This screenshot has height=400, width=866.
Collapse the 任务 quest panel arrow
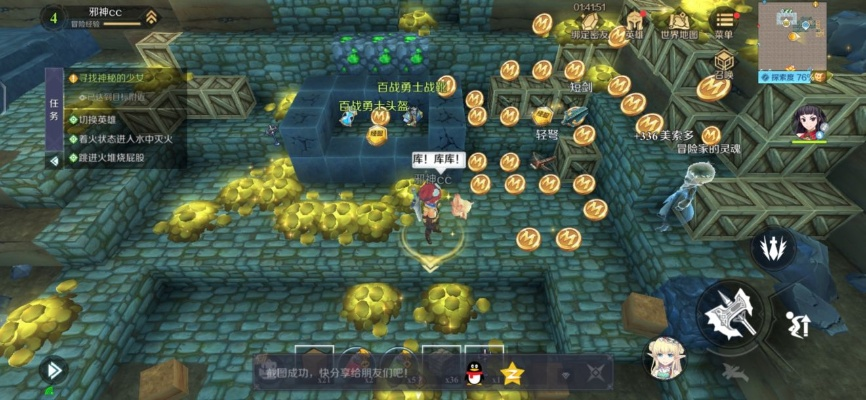click(54, 159)
